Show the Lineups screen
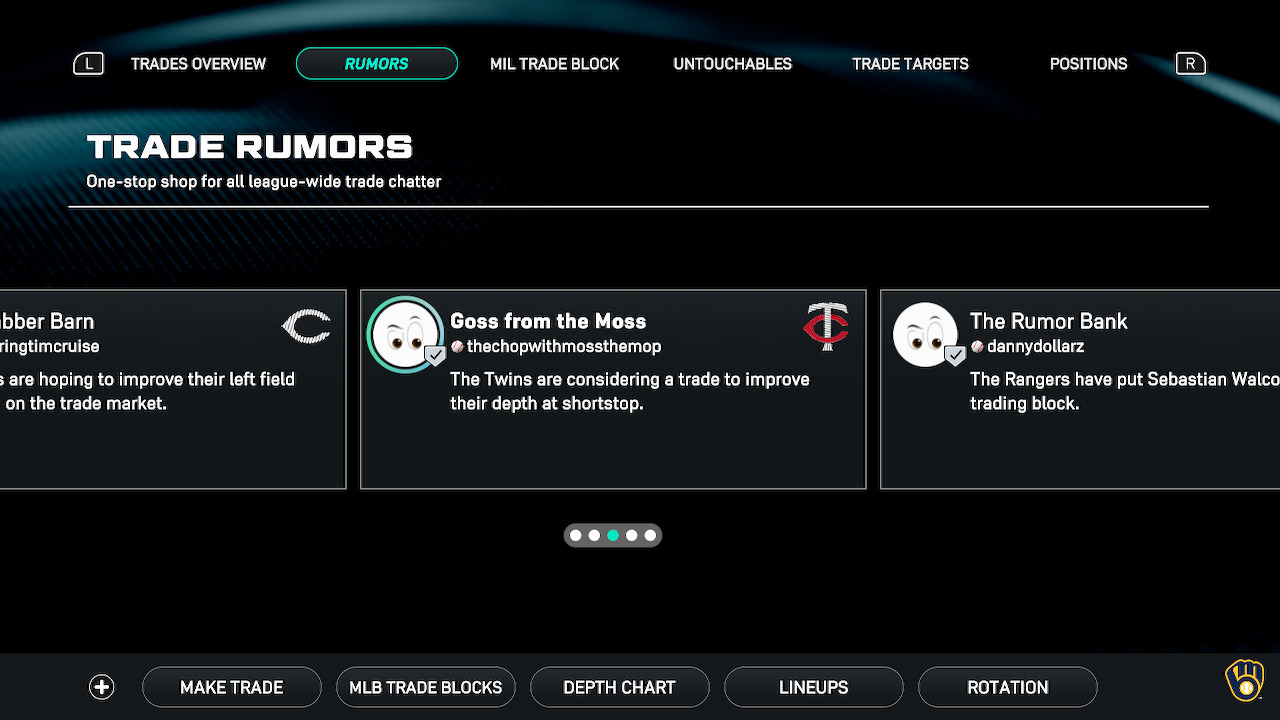The width and height of the screenshot is (1280, 720). pos(813,687)
